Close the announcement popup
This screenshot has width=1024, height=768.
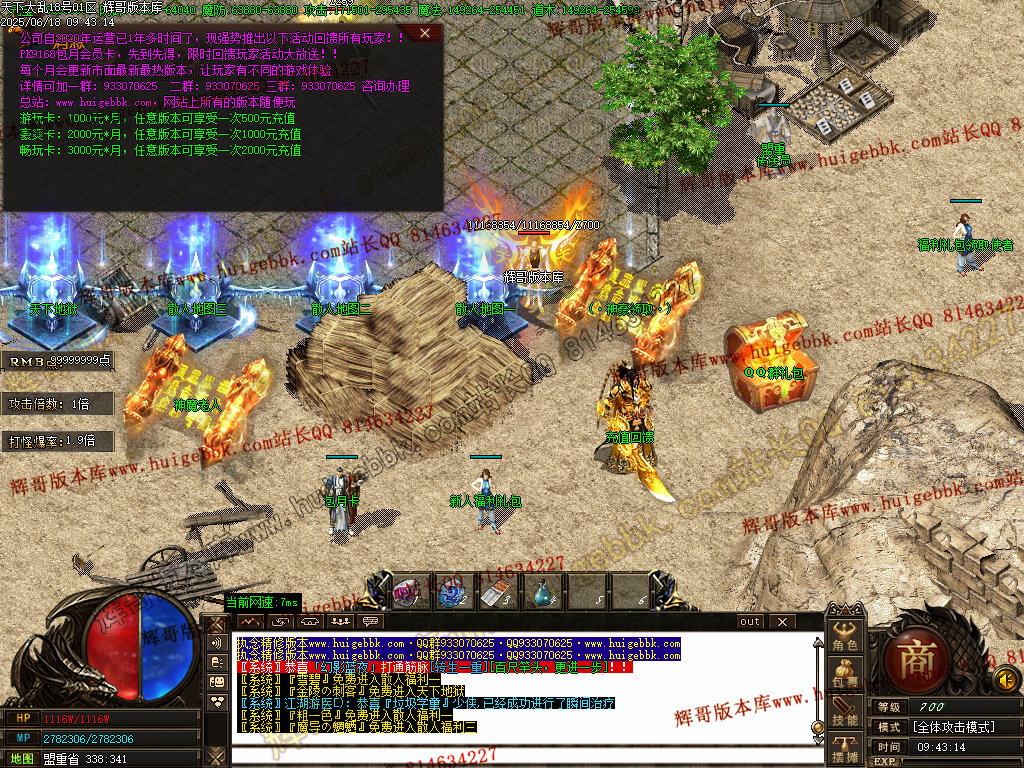(425, 33)
